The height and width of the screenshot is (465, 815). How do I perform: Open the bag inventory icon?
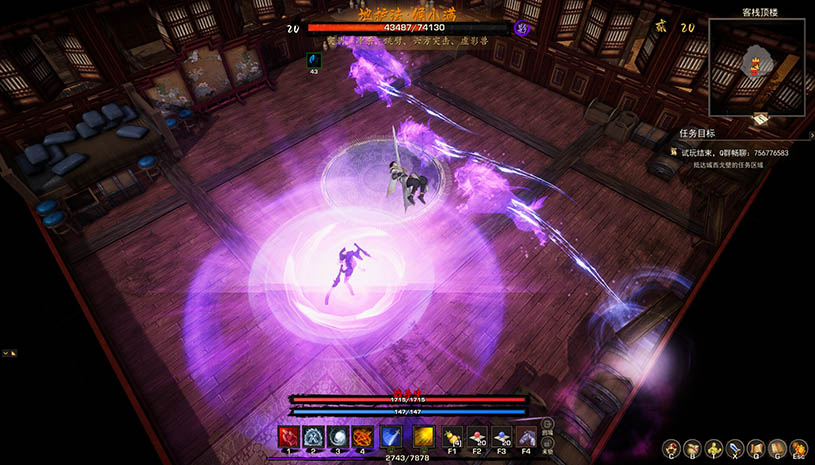(692, 448)
